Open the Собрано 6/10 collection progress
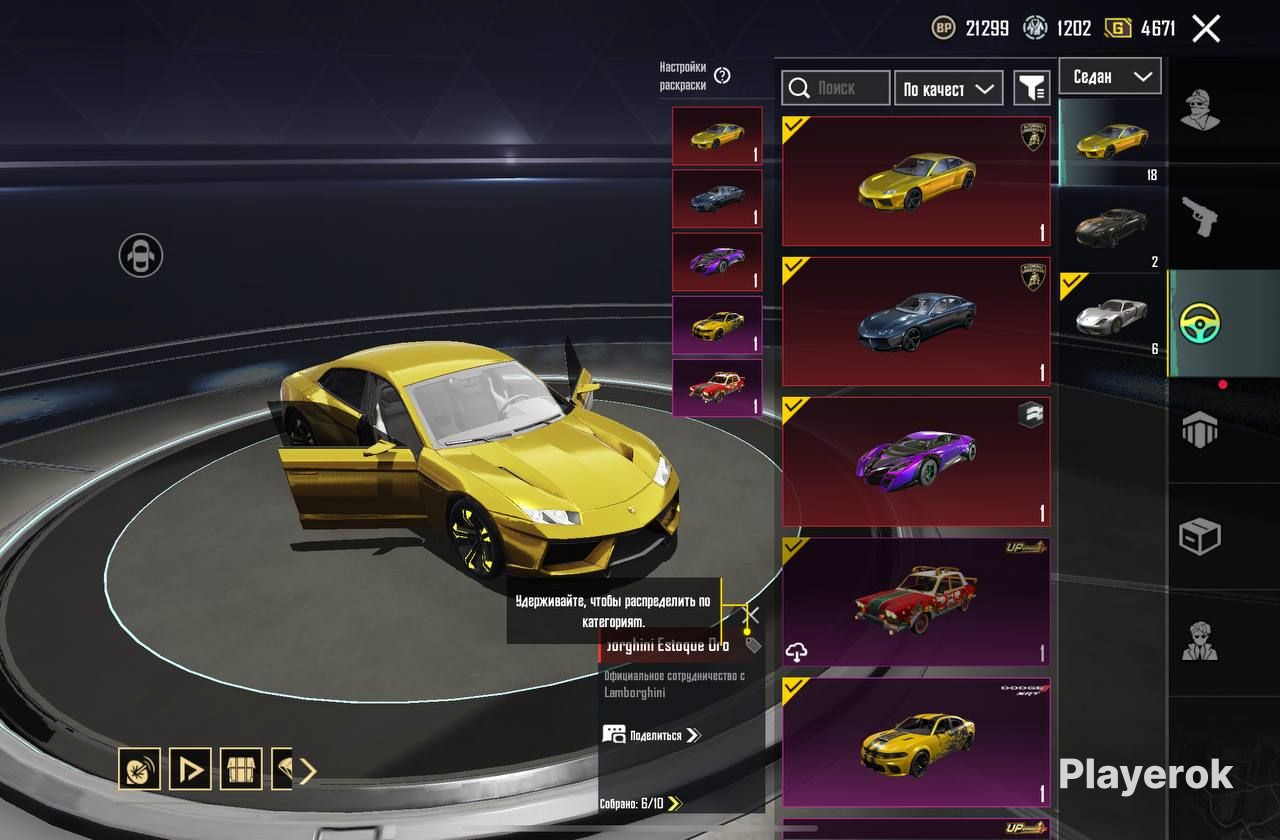1280x840 pixels. click(x=640, y=803)
